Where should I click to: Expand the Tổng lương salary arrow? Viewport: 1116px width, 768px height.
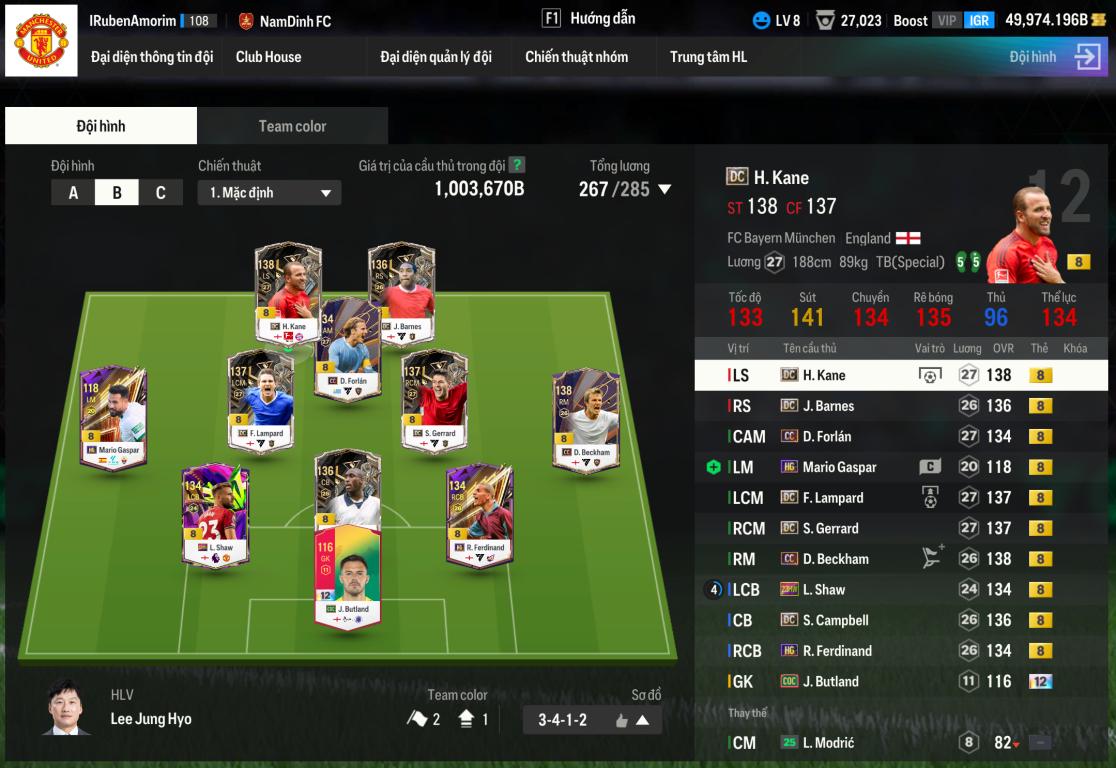pos(664,189)
